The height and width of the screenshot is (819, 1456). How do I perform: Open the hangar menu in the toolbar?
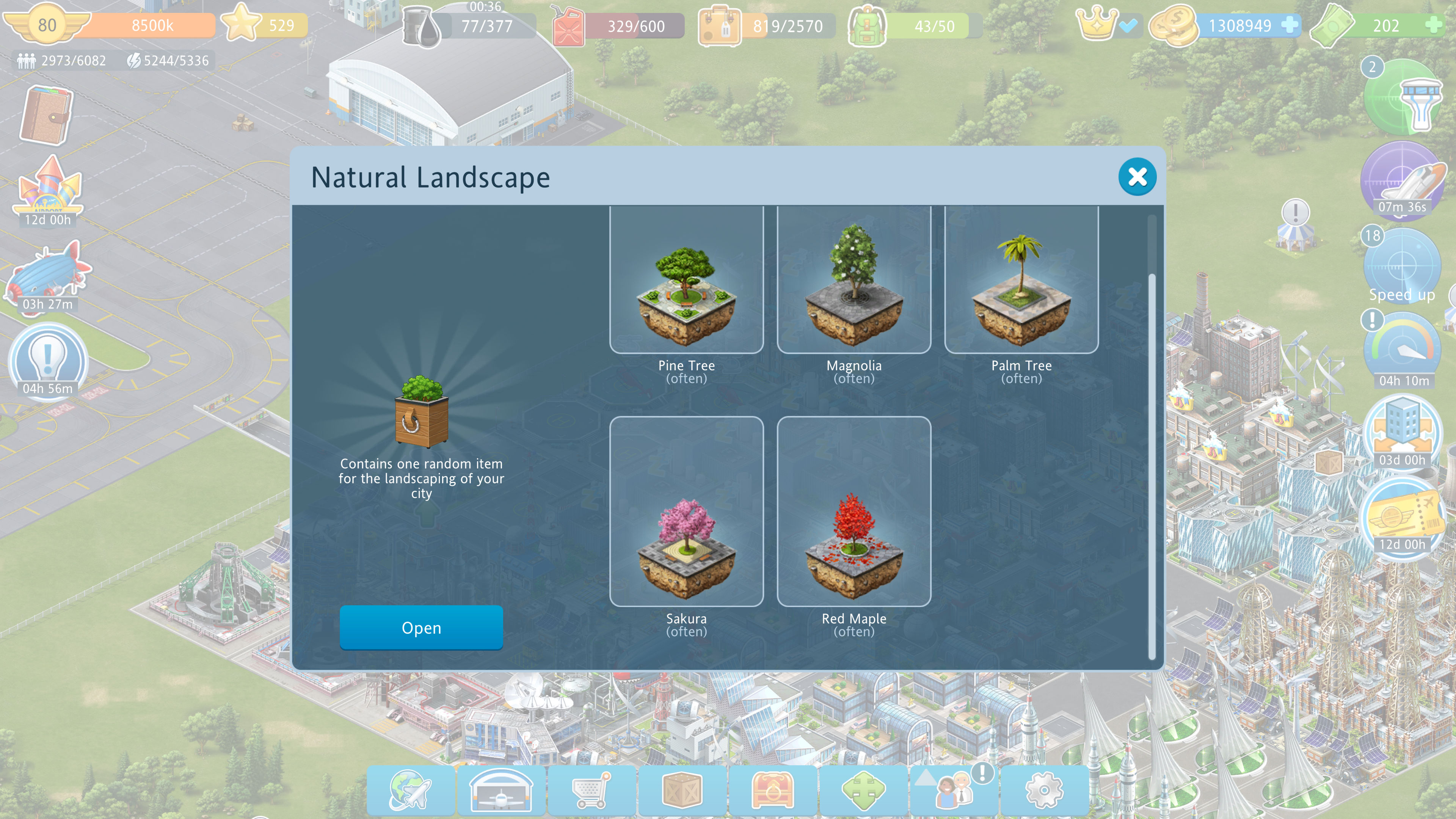pos(501,789)
